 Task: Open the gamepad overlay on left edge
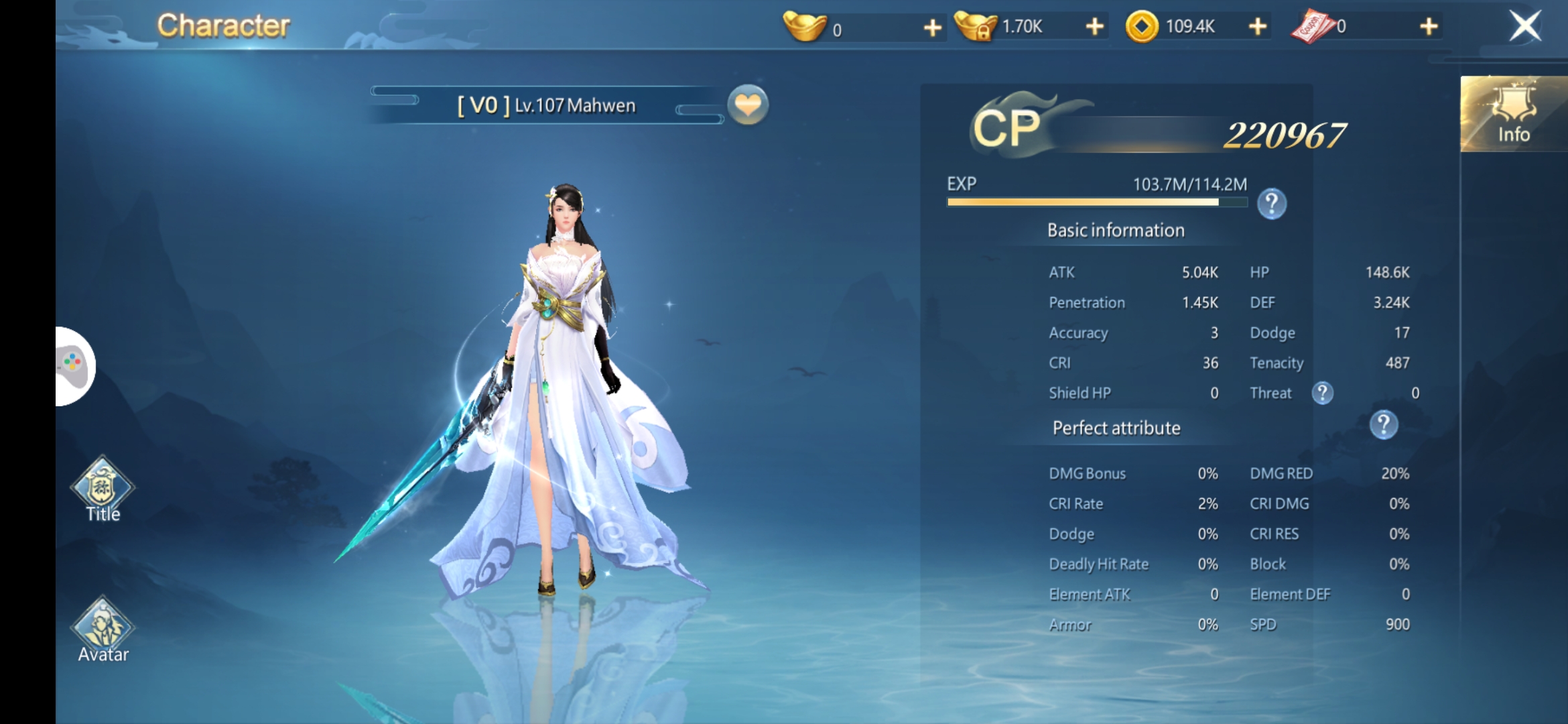pos(74,366)
